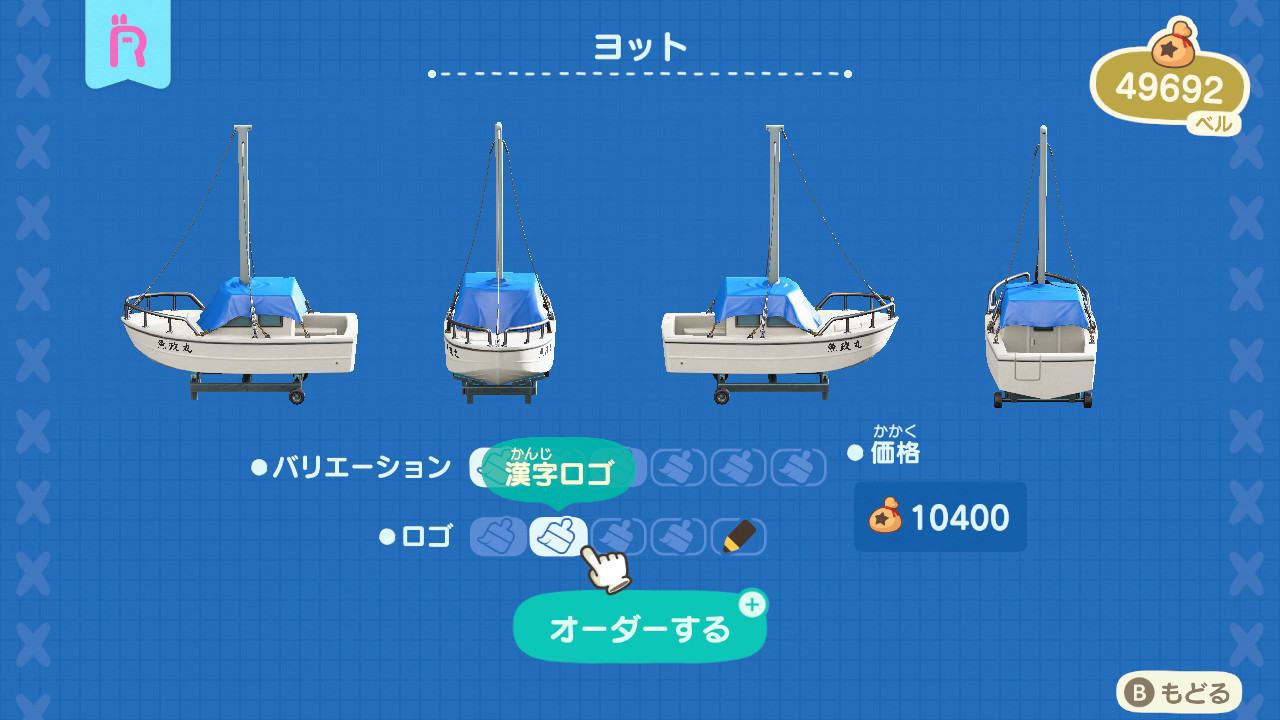The image size is (1280, 720).
Task: Click the ヨット title heading
Action: (640, 44)
